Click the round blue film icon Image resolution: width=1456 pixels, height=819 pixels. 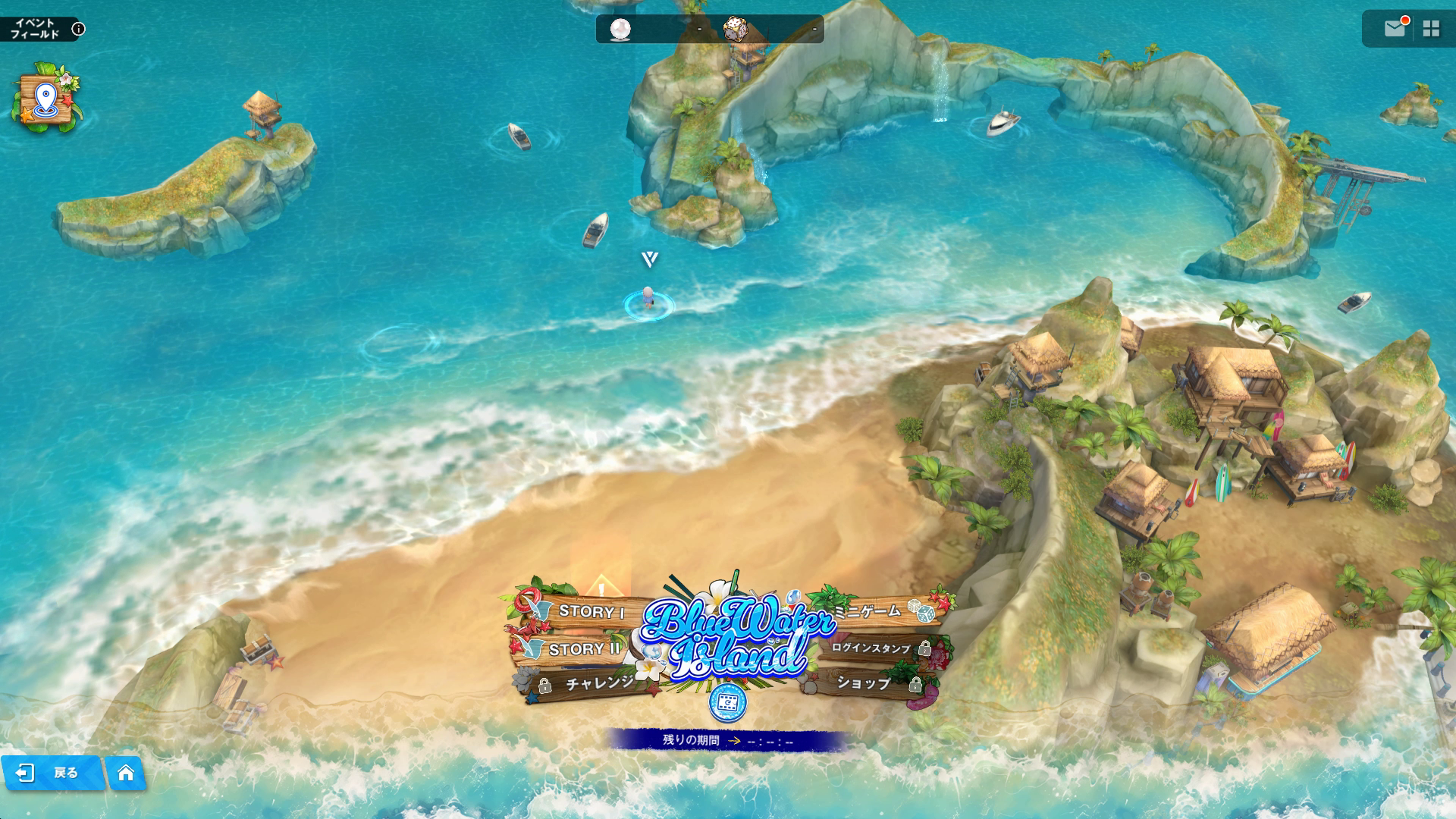(x=727, y=703)
